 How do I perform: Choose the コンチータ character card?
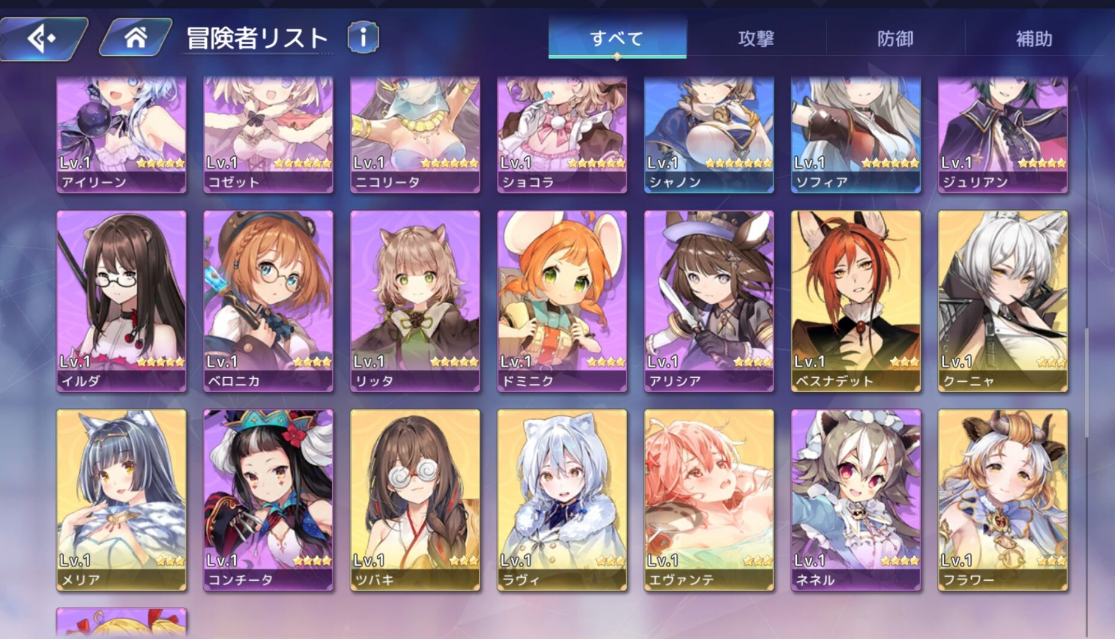[x=268, y=499]
